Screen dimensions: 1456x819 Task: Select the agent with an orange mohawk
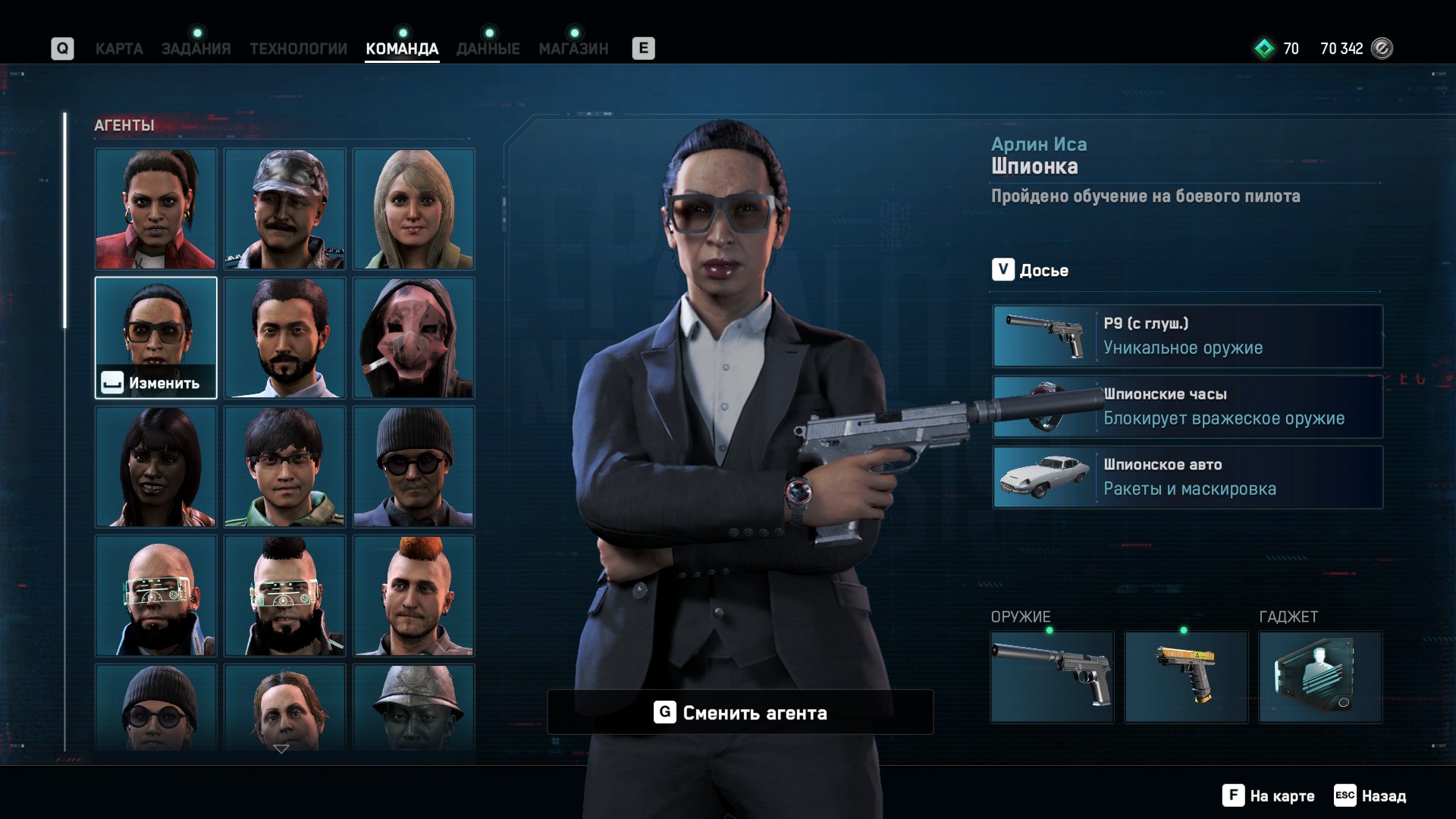click(413, 595)
